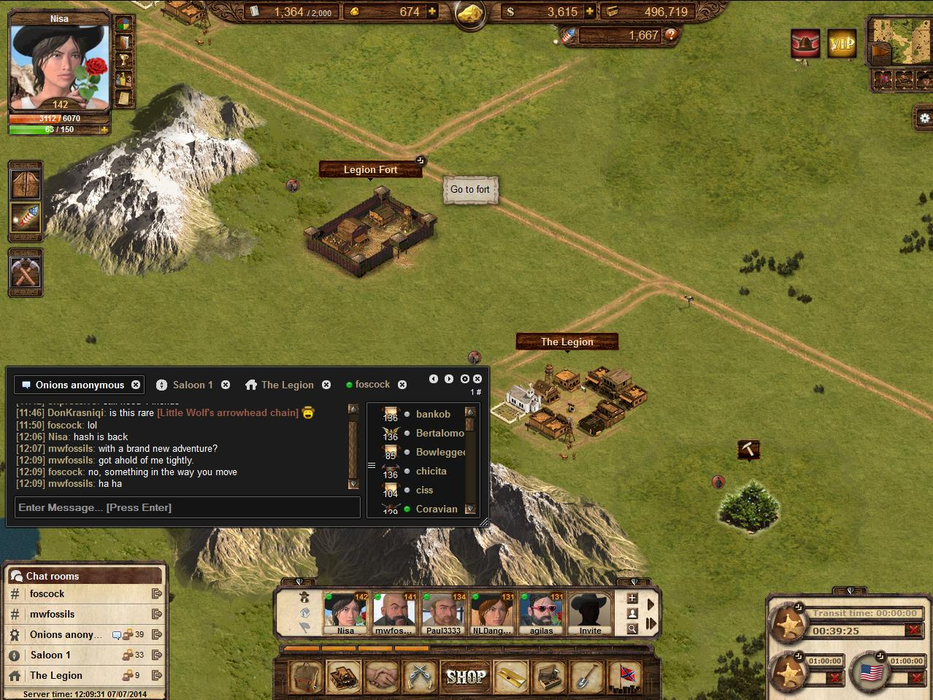The width and height of the screenshot is (933, 700).
Task: Open the handshake icon in the bottom bar
Action: 382,677
